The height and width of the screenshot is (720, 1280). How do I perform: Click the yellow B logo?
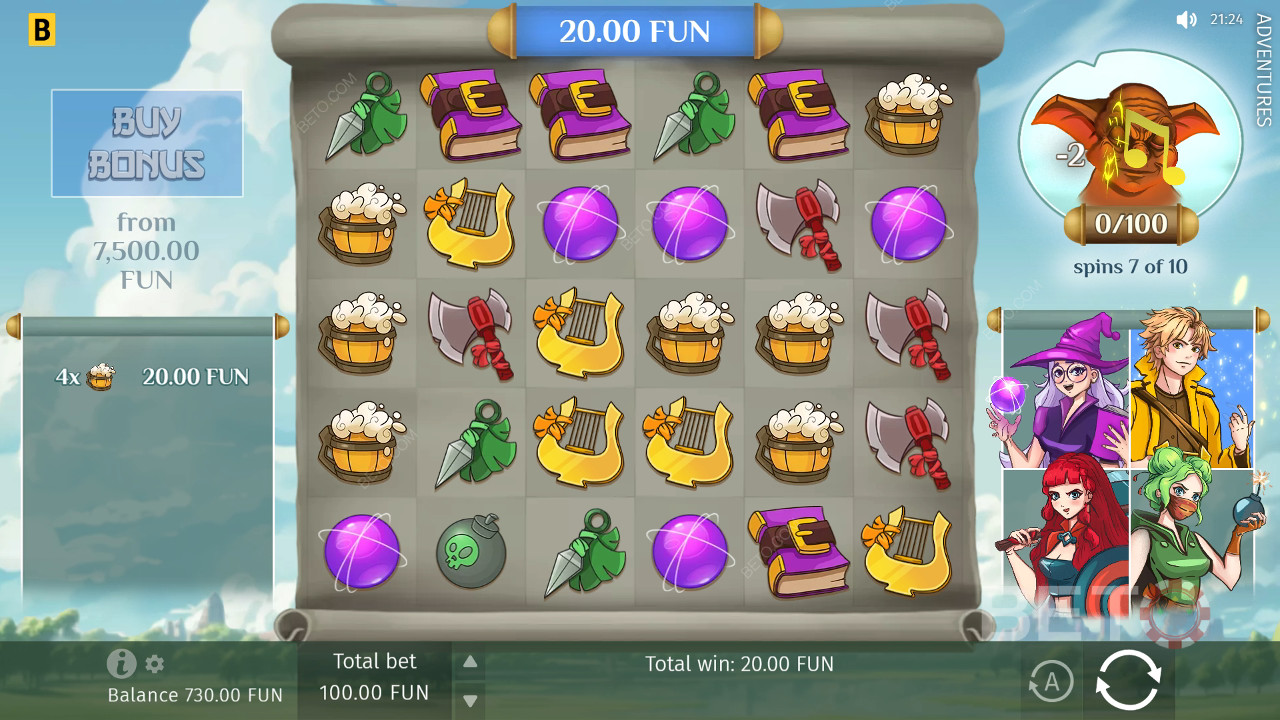click(41, 31)
